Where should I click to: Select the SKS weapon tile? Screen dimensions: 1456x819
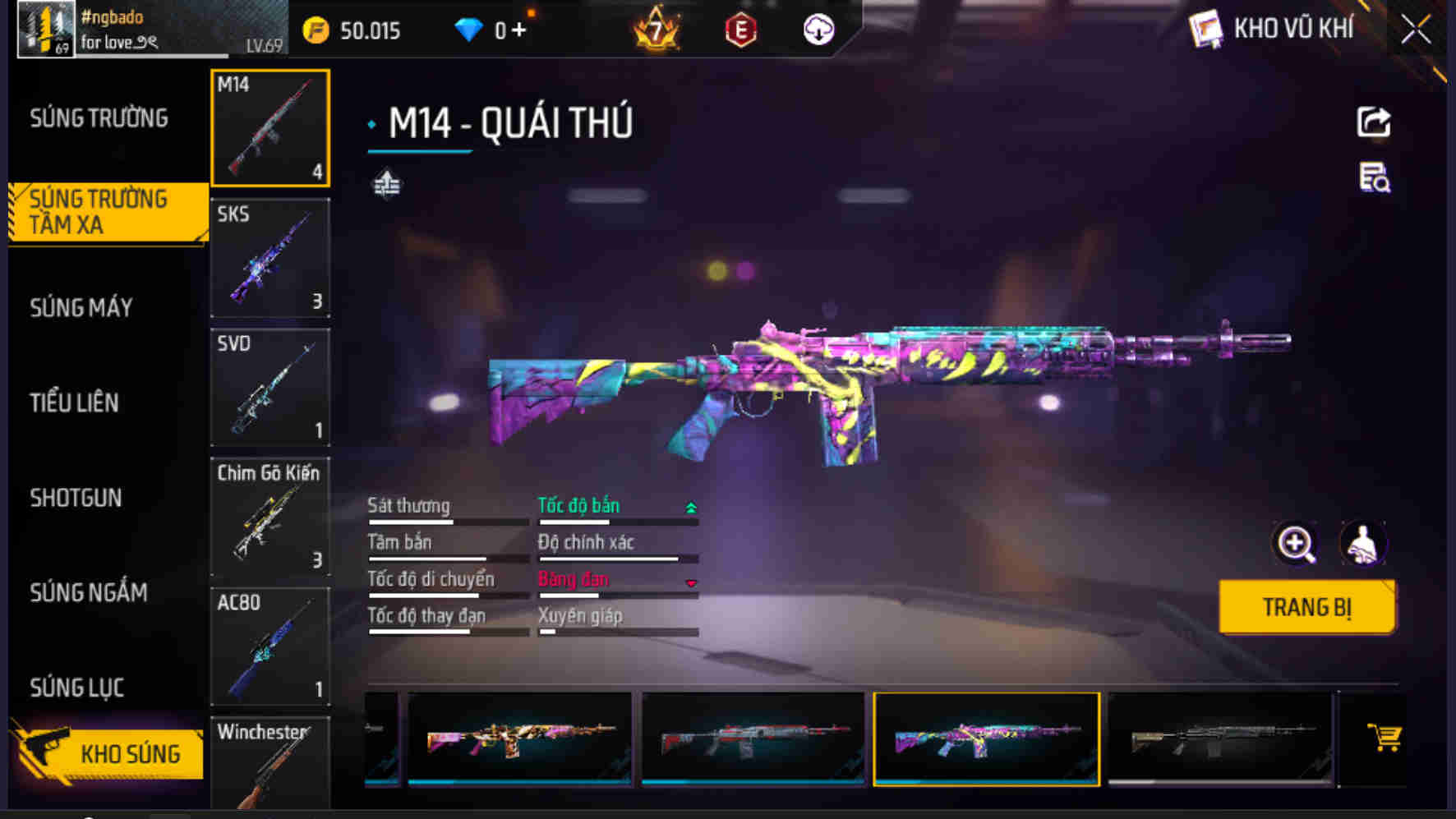click(270, 258)
